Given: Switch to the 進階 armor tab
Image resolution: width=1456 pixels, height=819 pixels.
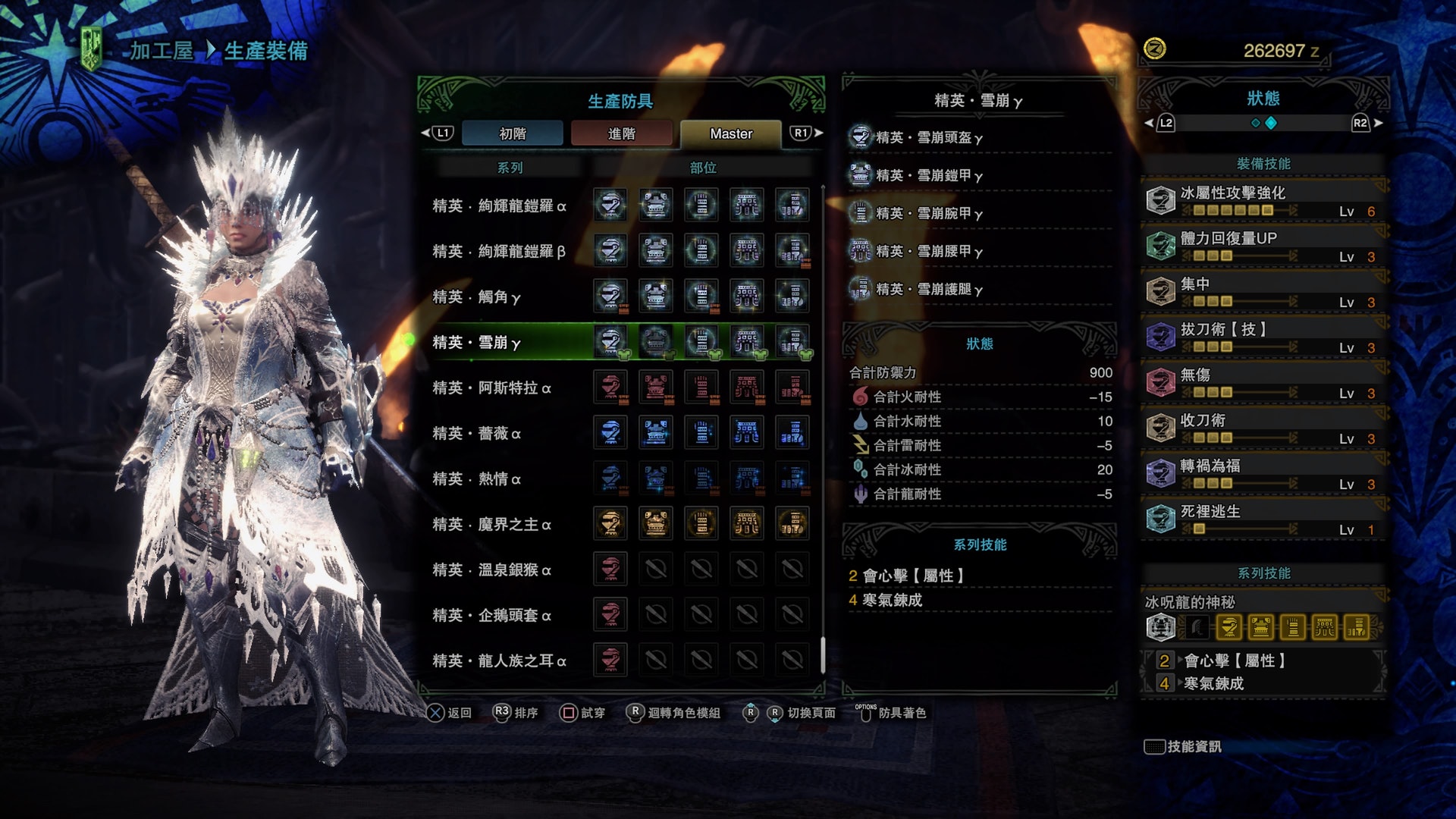Looking at the screenshot, I should [622, 133].
